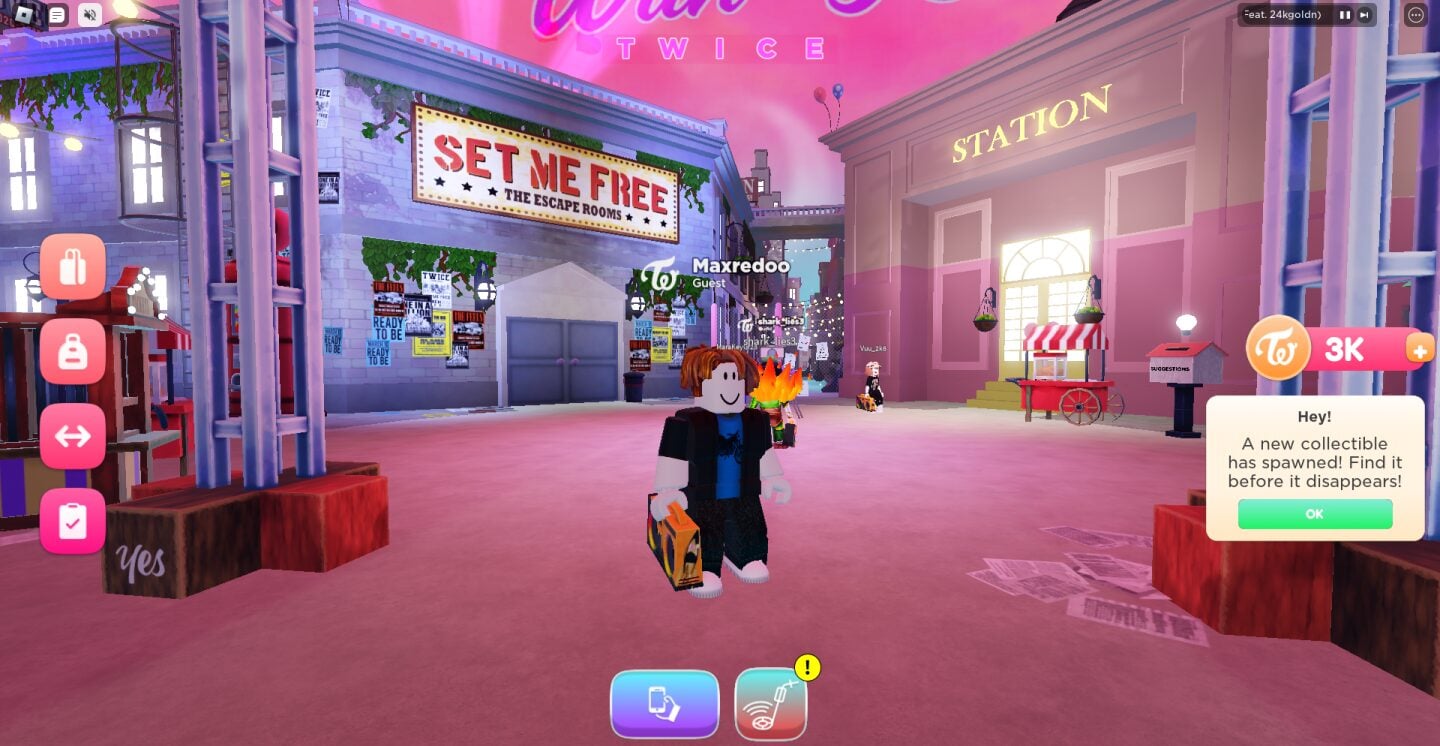
Task: Open the shop with the bag icon
Action: pyautogui.click(x=73, y=266)
